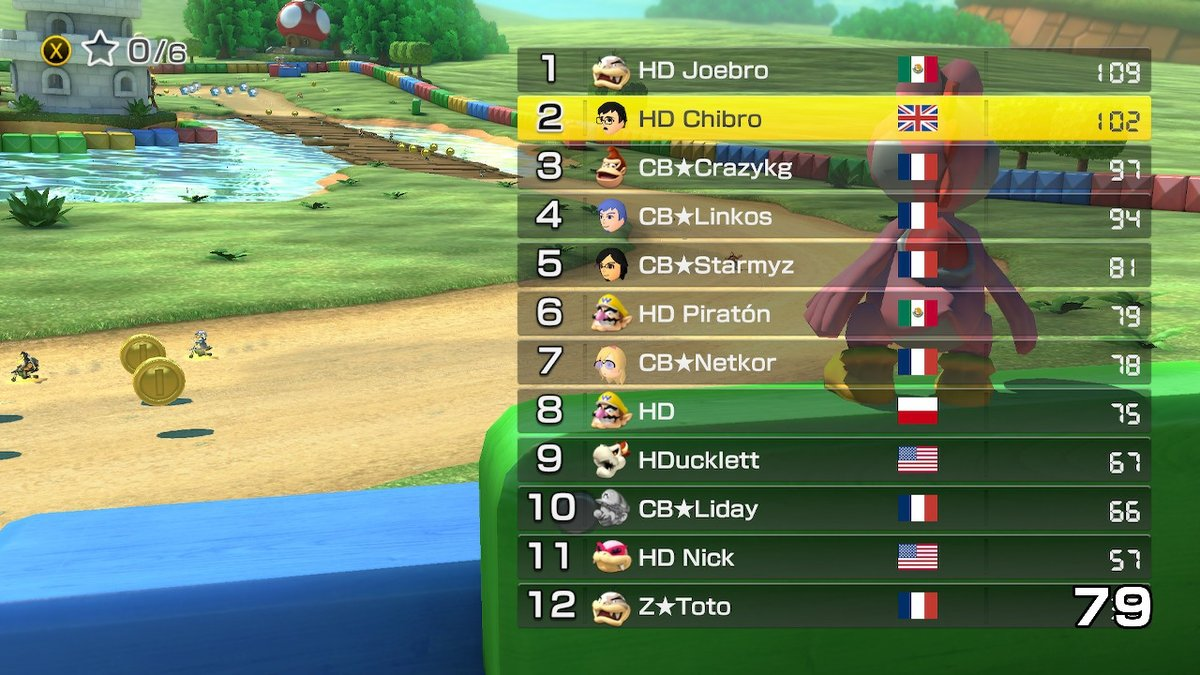This screenshot has width=1200, height=675.
Task: Click HD Nick's results row
Action: pyautogui.click(x=833, y=557)
